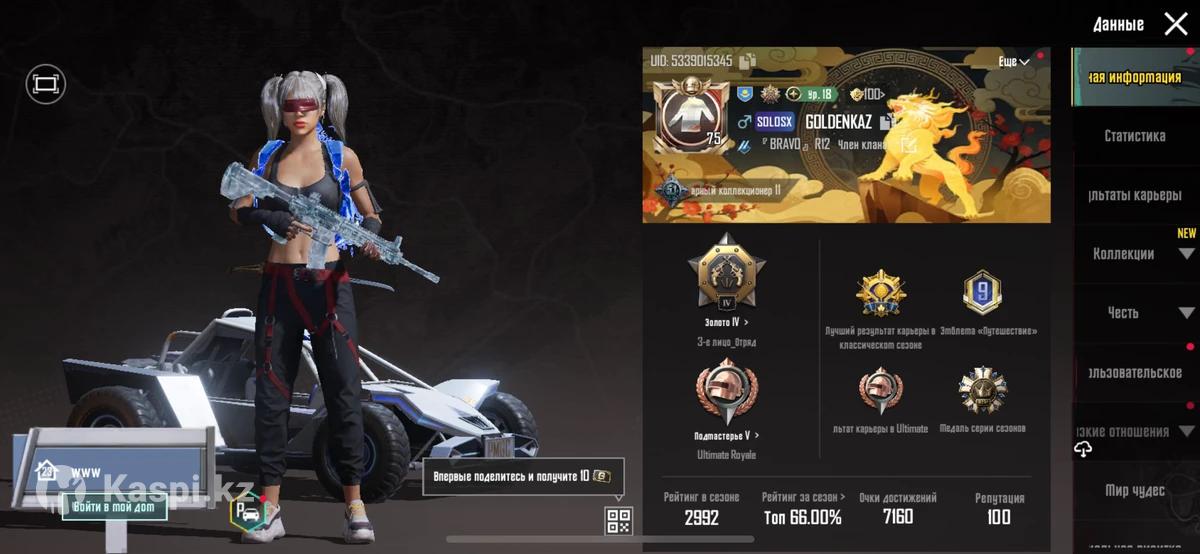Image resolution: width=1200 pixels, height=554 pixels.
Task: Select the best classic season career badge
Action: (x=880, y=294)
